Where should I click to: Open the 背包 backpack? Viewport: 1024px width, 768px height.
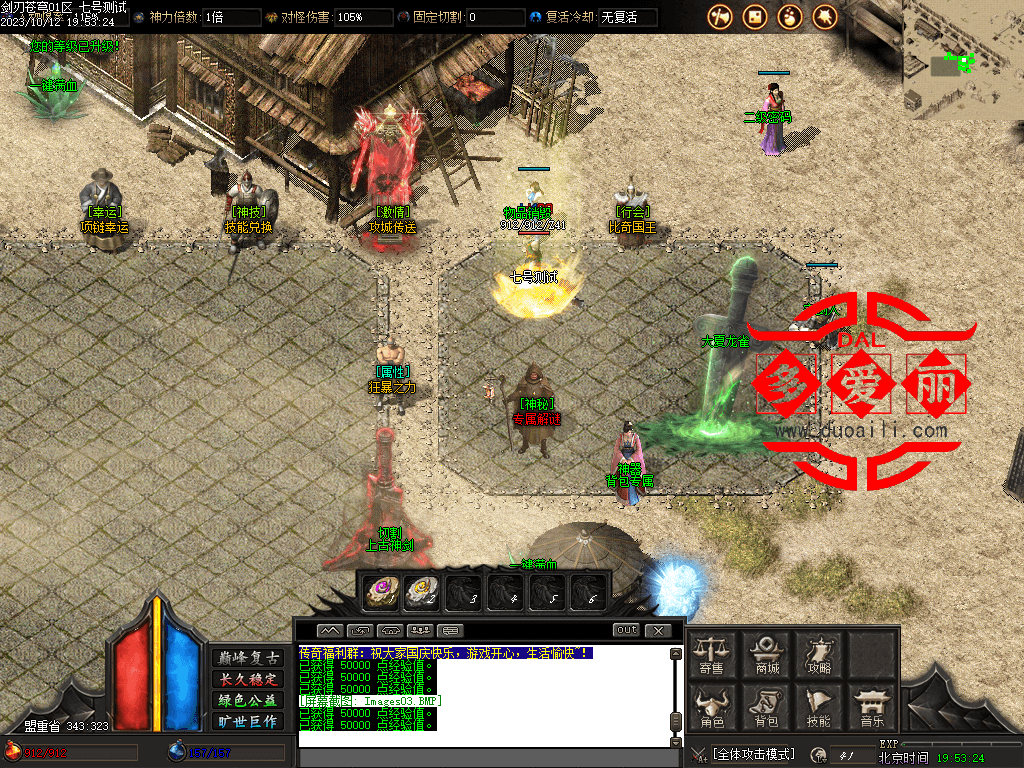(x=767, y=708)
